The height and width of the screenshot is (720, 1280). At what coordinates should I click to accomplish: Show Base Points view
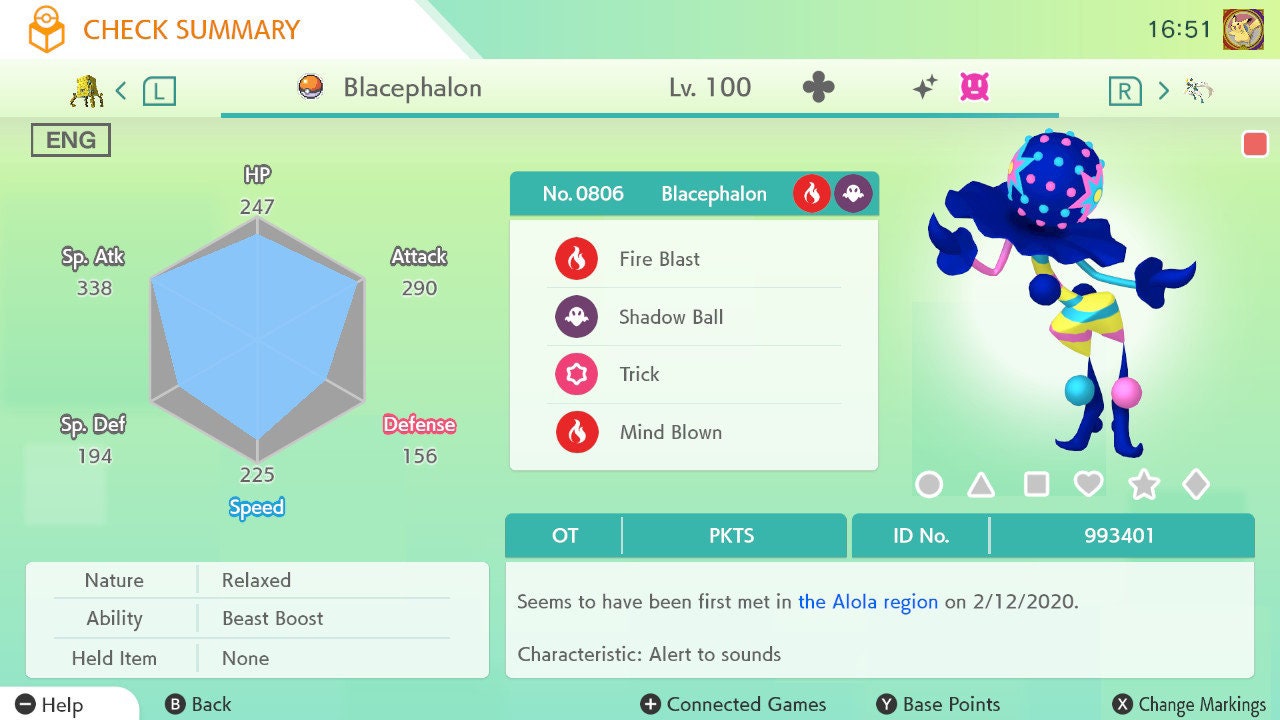pyautogui.click(x=938, y=705)
